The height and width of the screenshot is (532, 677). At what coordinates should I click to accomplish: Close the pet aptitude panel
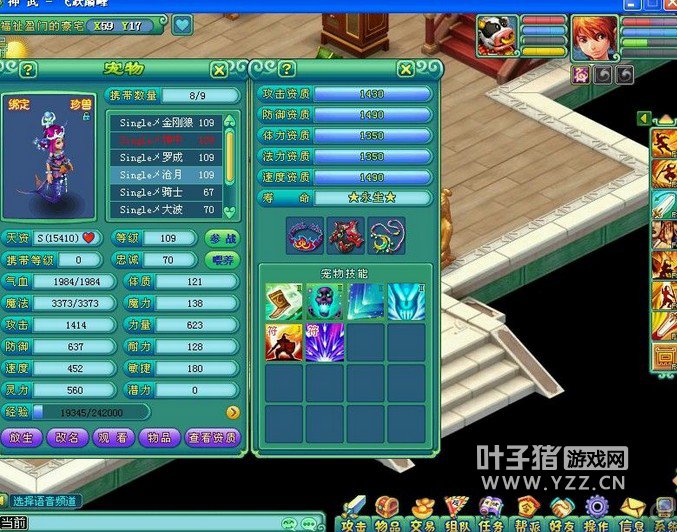pyautogui.click(x=405, y=69)
